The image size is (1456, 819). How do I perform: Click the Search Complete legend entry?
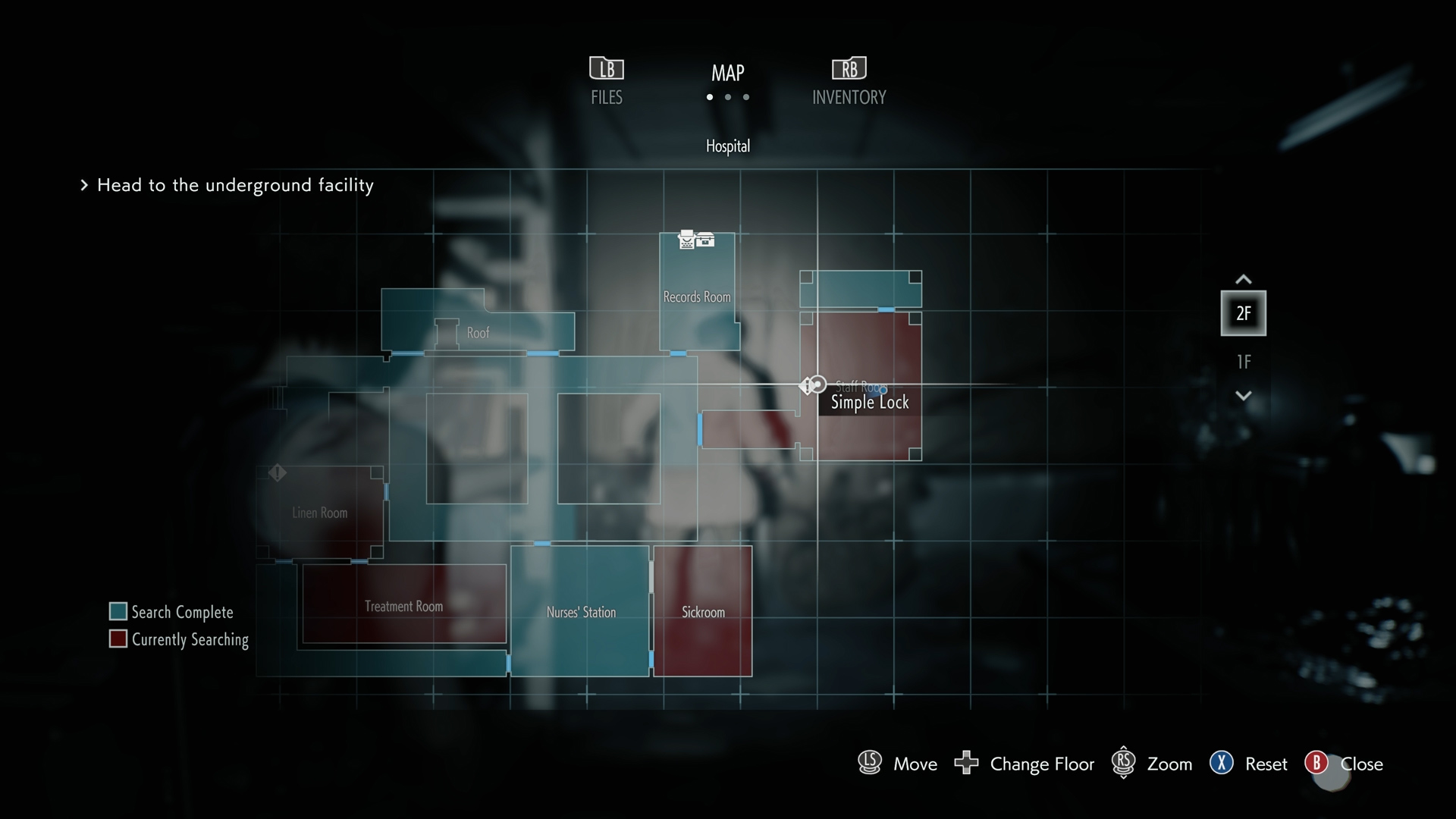tap(171, 612)
